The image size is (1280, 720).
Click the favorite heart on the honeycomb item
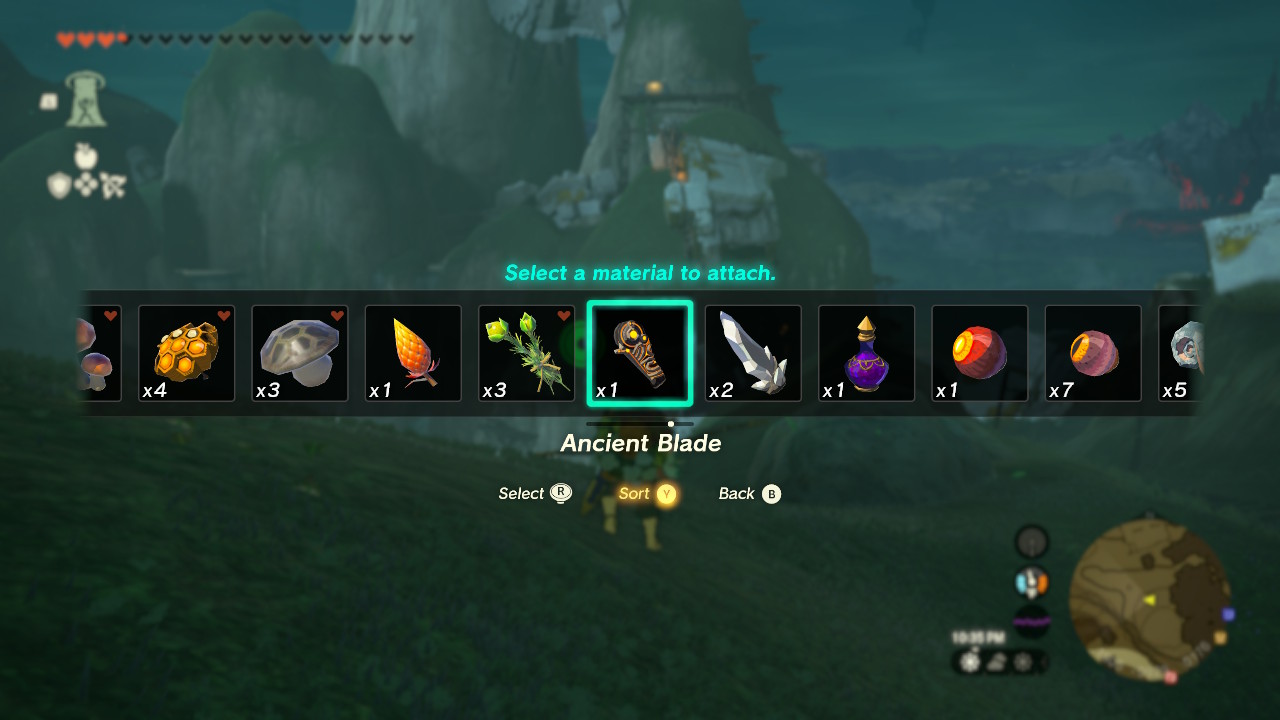tap(221, 315)
